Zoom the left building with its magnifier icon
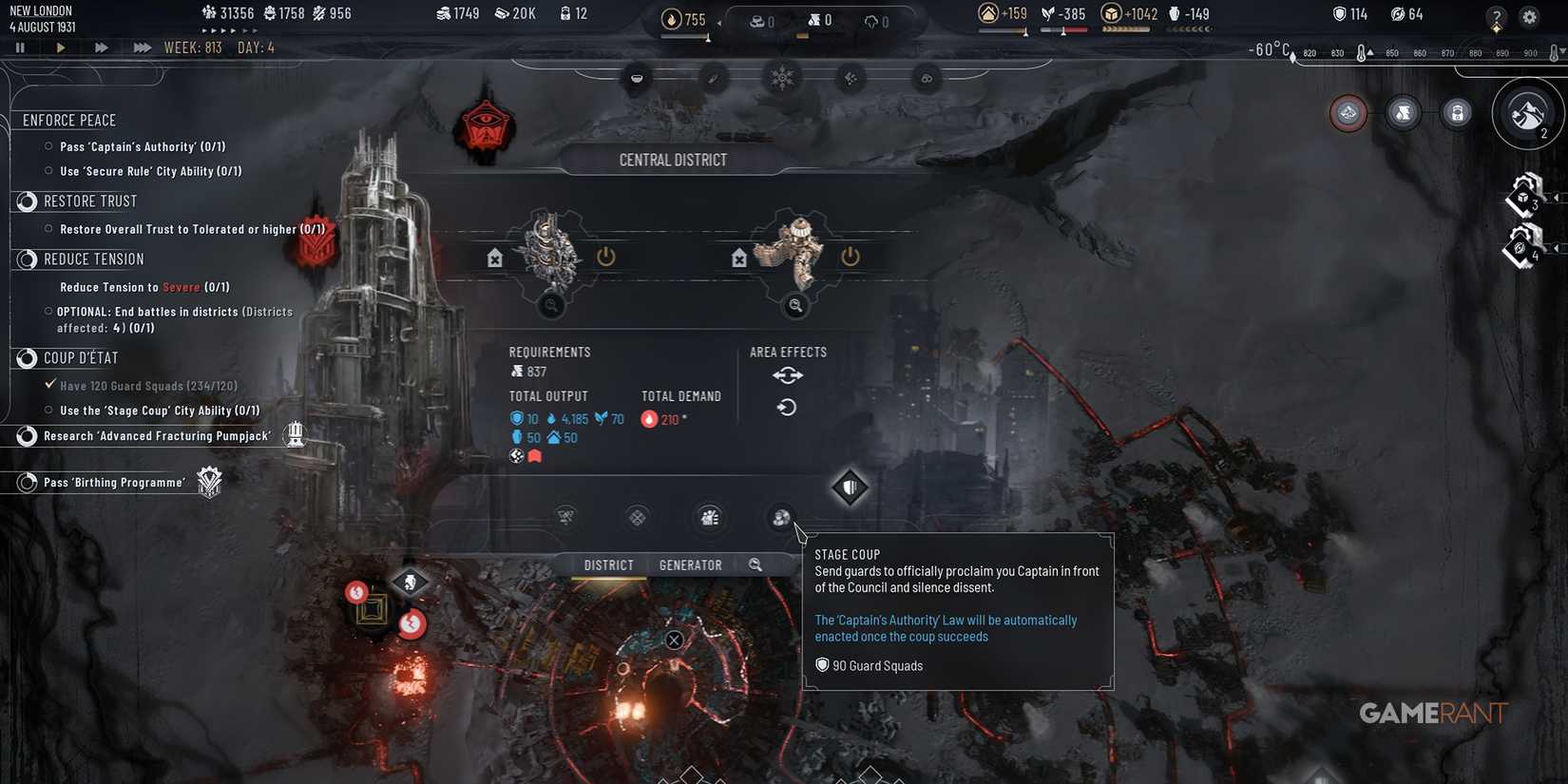Viewport: 1568px width, 784px height. pyautogui.click(x=551, y=306)
